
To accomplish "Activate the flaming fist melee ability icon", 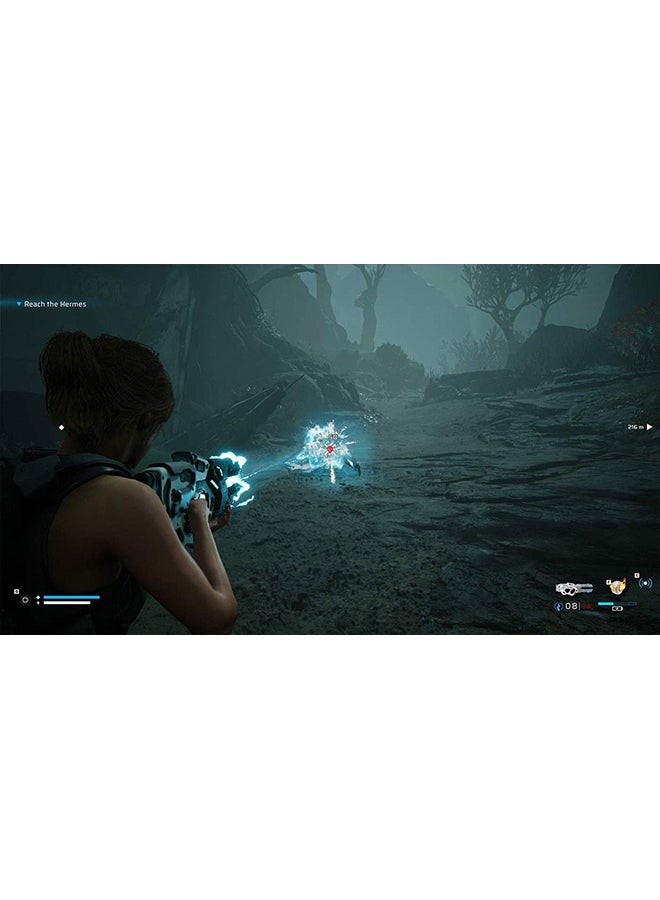I will 617,587.
